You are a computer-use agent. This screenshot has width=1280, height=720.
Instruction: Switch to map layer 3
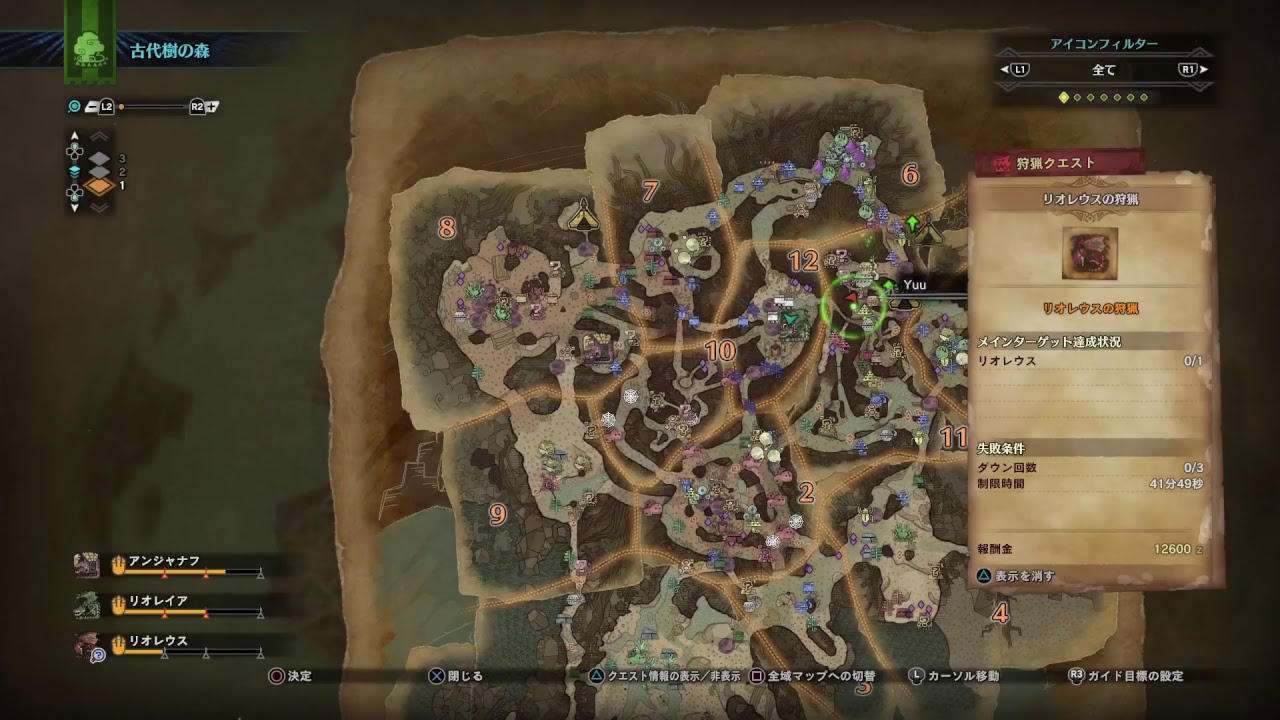point(100,158)
